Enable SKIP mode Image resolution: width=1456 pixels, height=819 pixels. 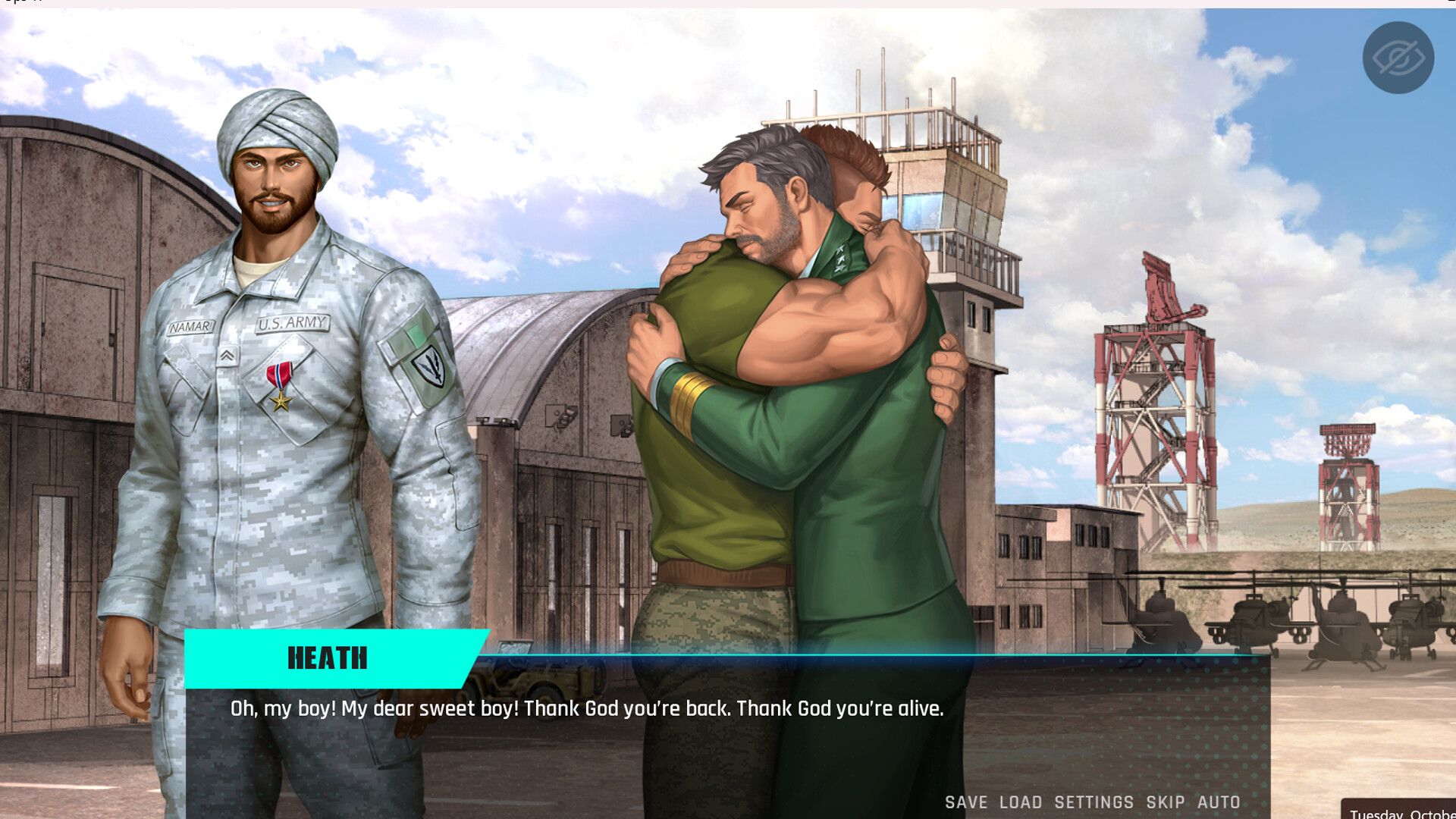coord(1163,802)
